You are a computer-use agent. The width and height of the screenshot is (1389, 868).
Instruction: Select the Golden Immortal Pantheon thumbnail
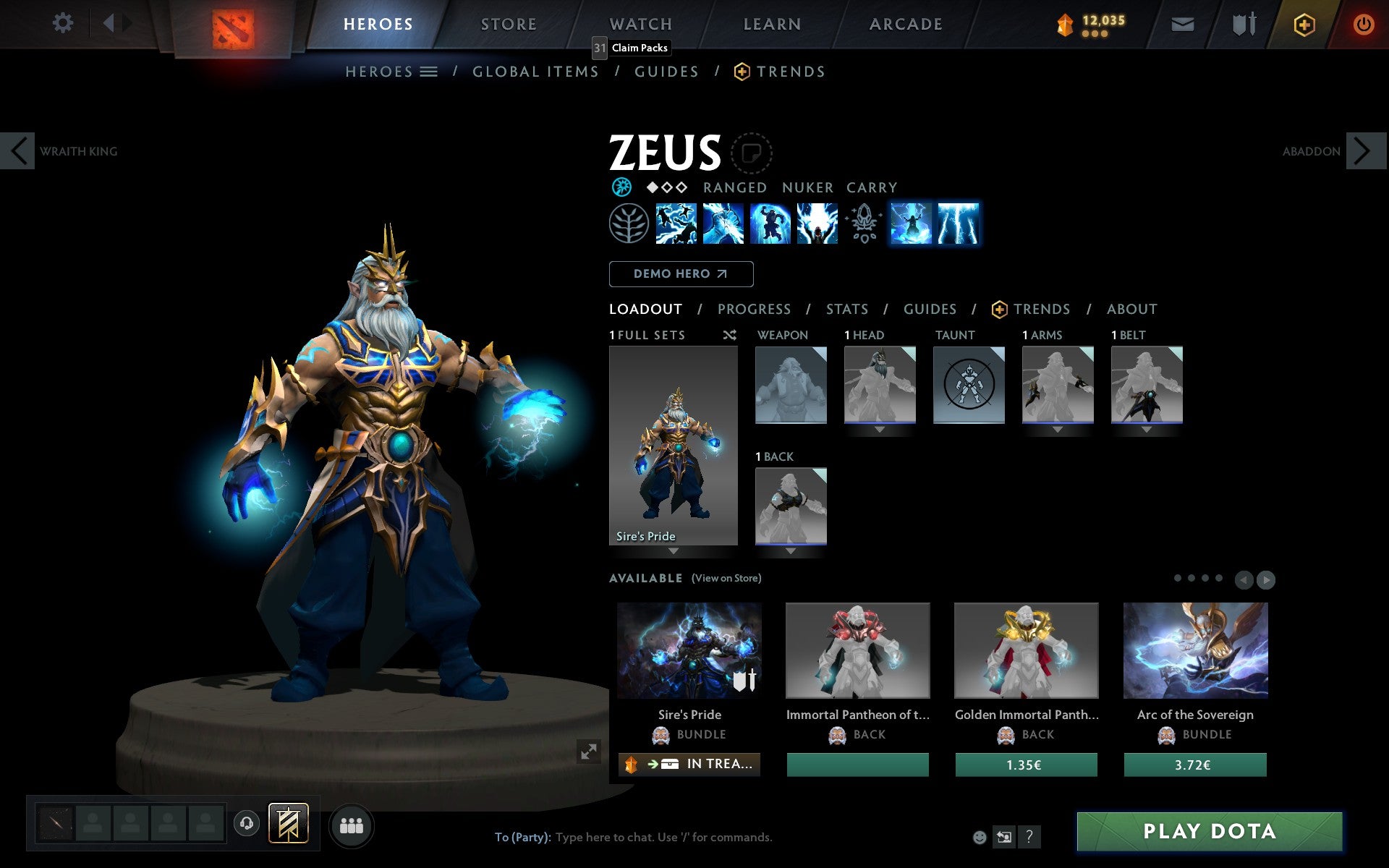(x=1026, y=650)
